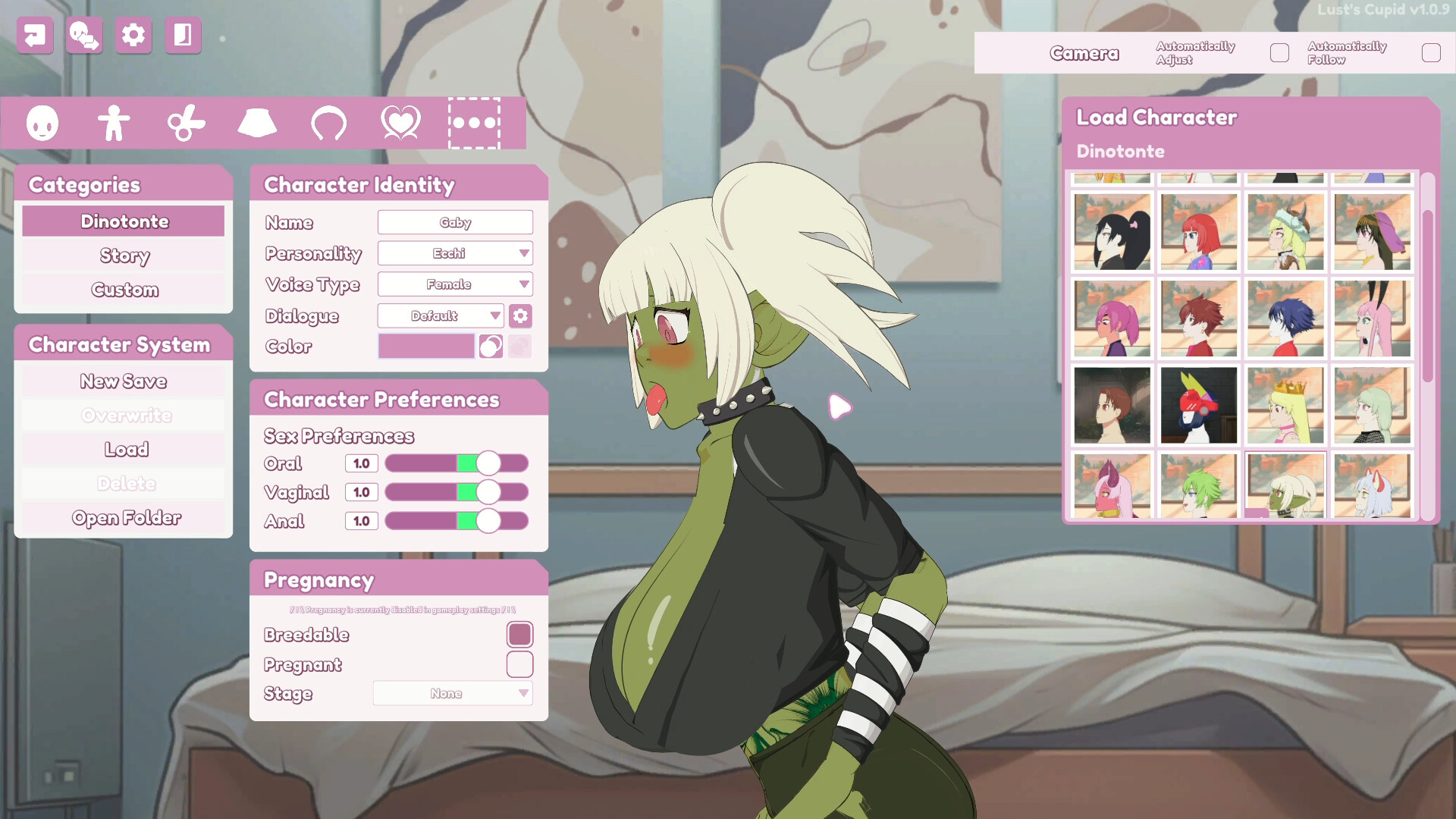The height and width of the screenshot is (819, 1456).
Task: Load the red bob-haired character thumbnail
Action: point(1199,232)
